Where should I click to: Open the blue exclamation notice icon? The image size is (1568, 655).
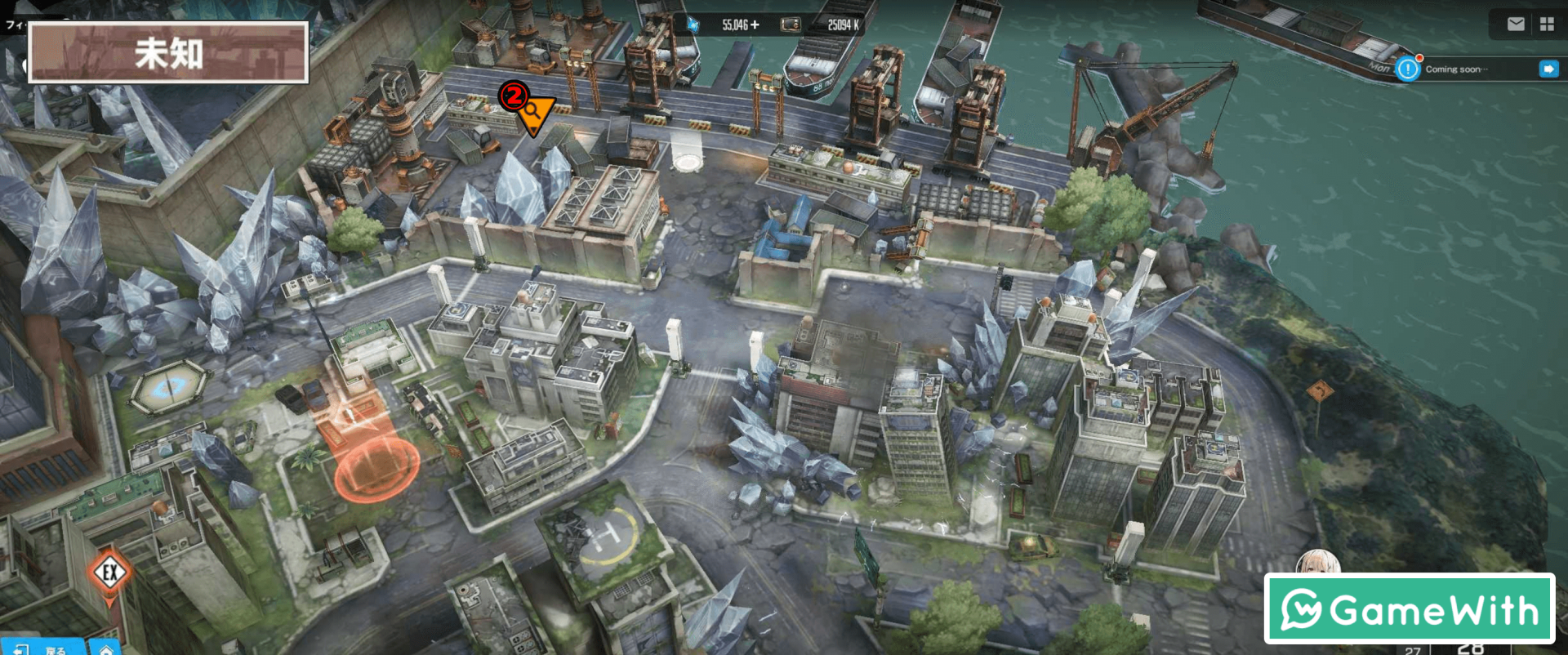coord(1408,69)
